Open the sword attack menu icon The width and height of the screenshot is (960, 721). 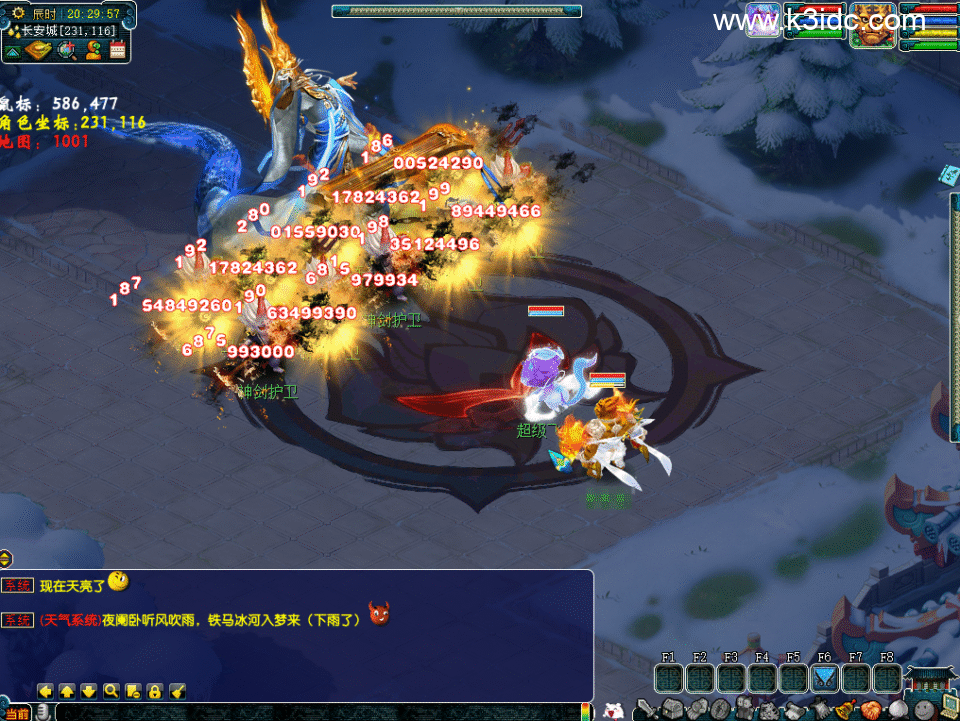(x=649, y=710)
